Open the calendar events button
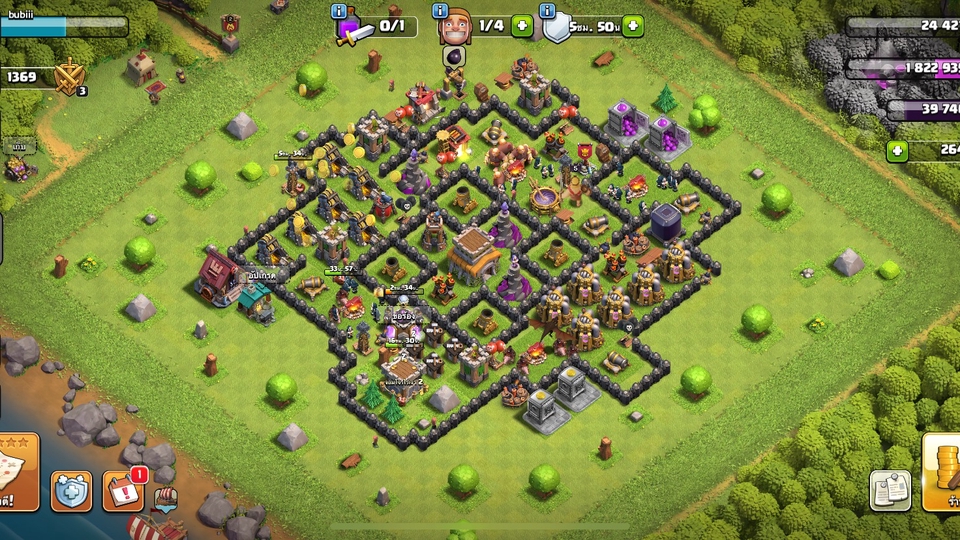960x540 pixels. pyautogui.click(x=123, y=490)
